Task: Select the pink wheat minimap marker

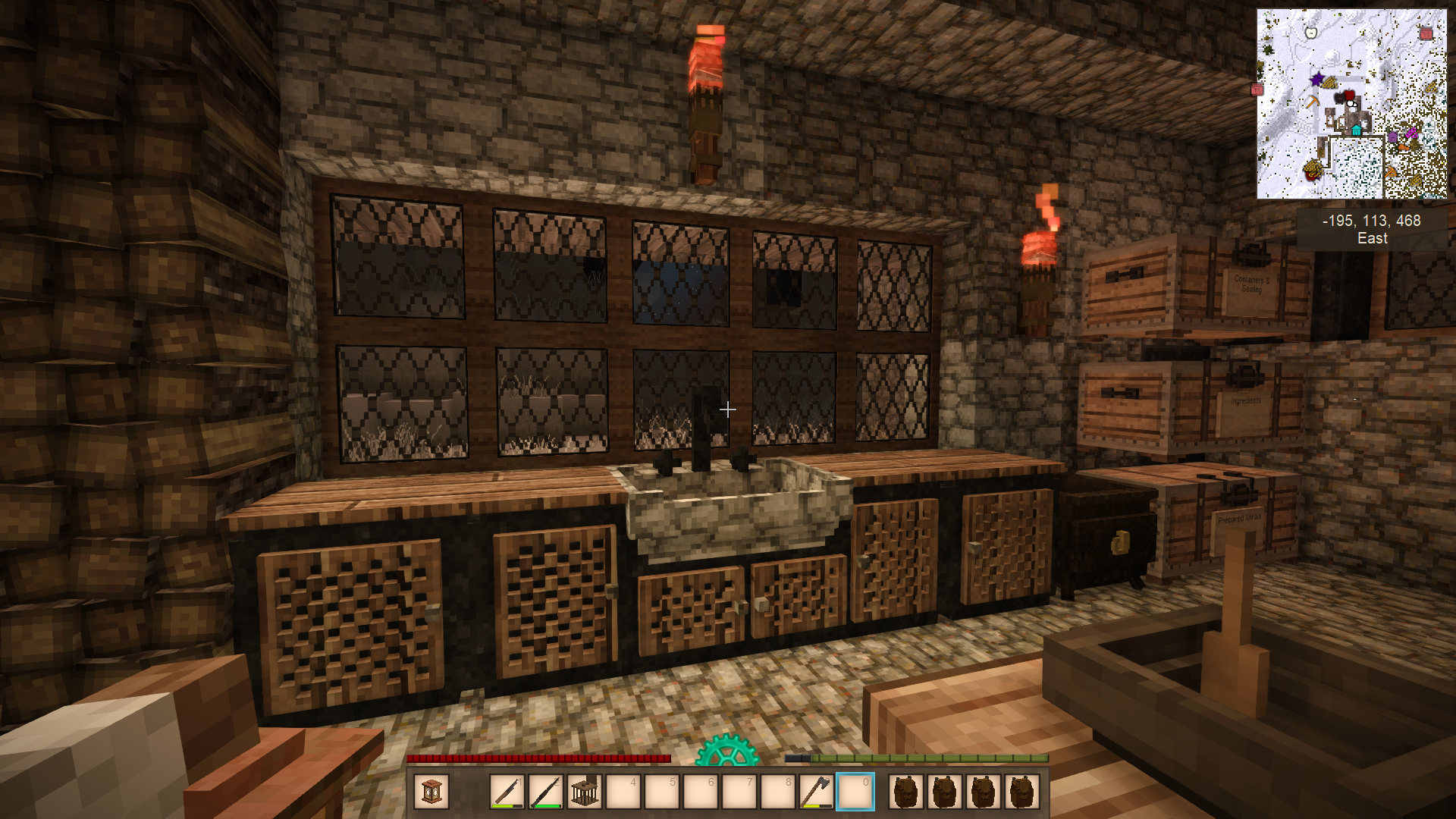Action: point(1410,133)
